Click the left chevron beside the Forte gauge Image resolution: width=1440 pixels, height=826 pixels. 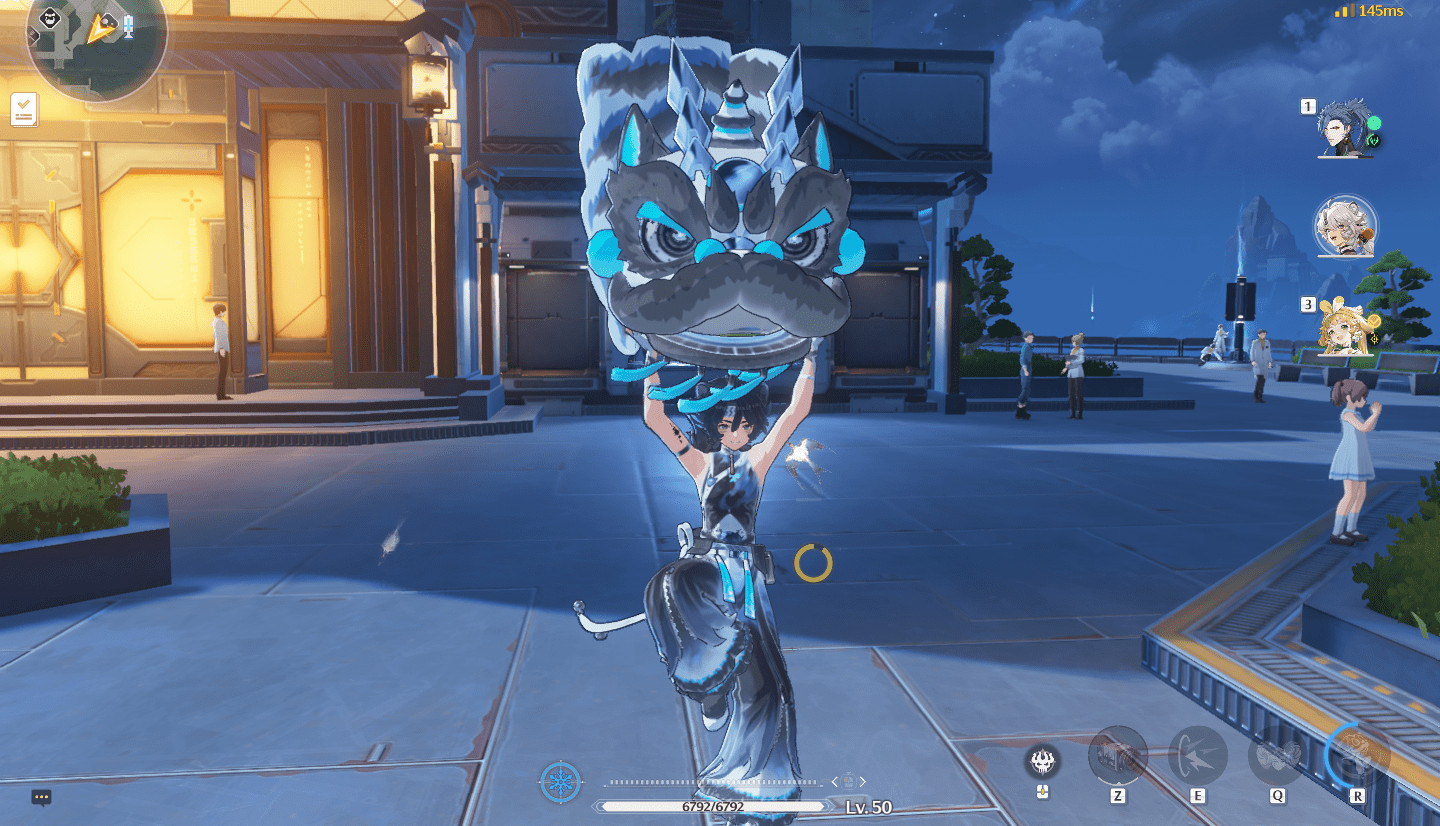pyautogui.click(x=834, y=782)
